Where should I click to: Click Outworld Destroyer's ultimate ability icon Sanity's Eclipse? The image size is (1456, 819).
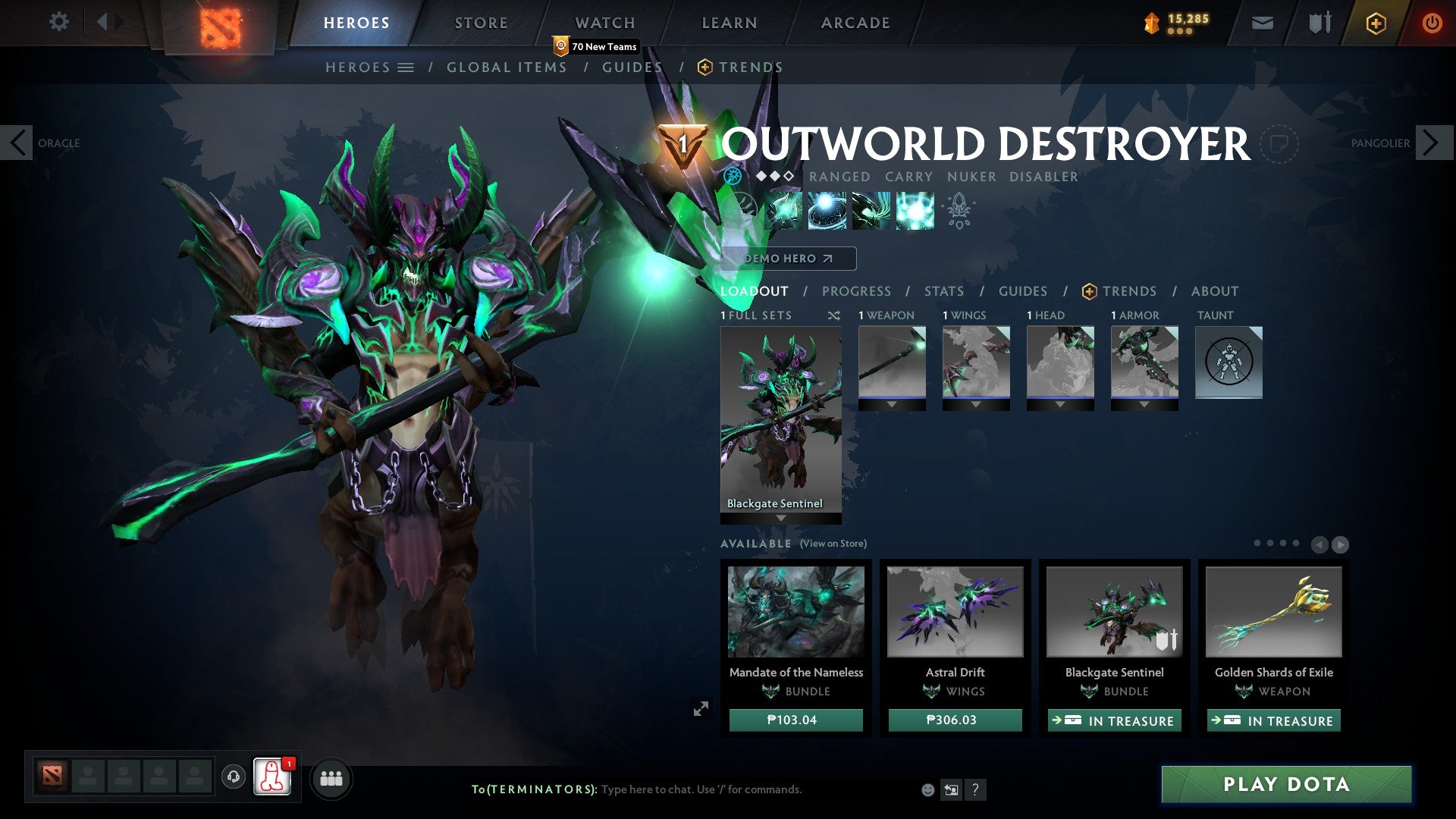[914, 212]
